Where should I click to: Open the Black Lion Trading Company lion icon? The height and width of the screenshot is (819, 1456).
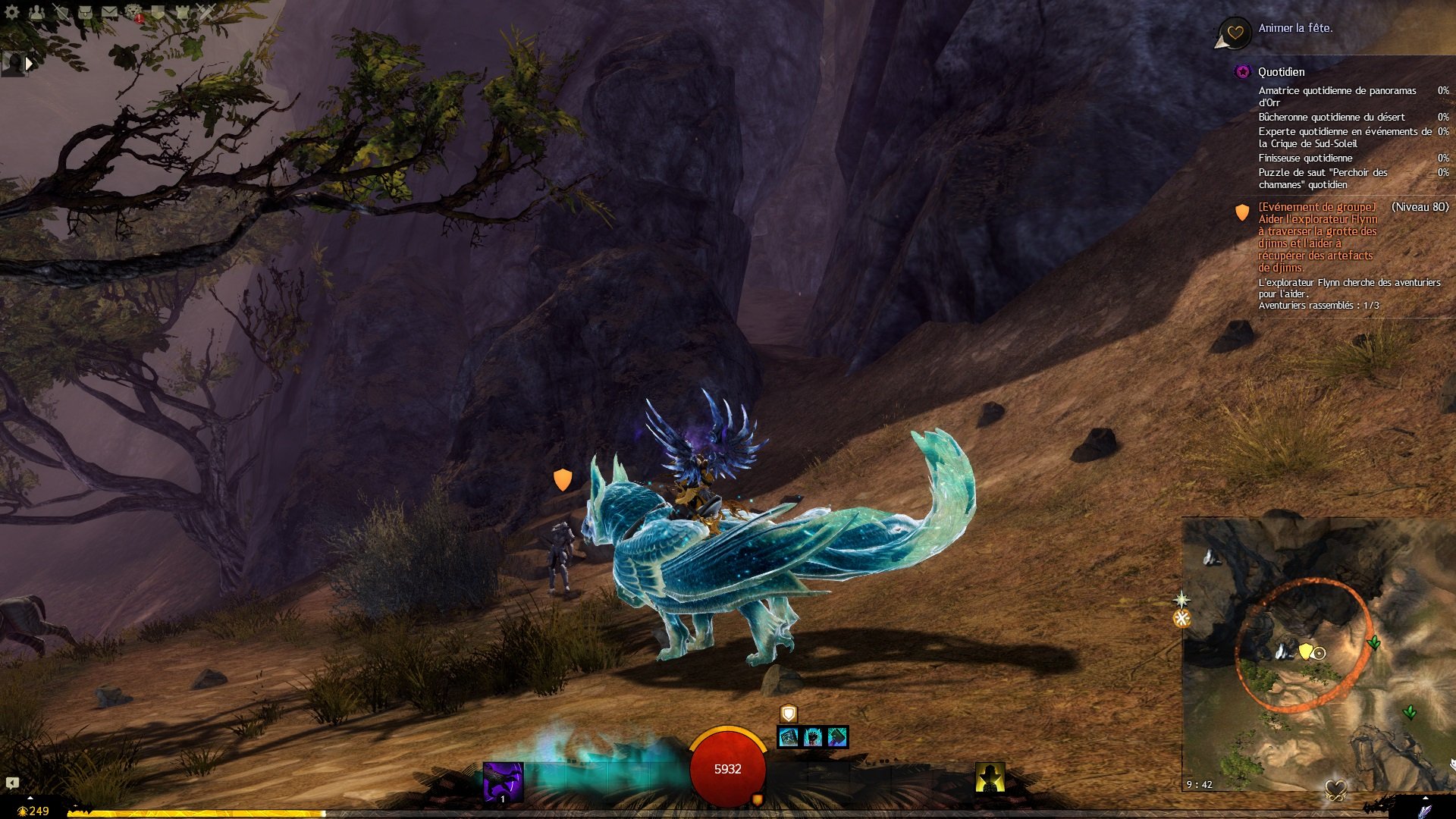(133, 11)
